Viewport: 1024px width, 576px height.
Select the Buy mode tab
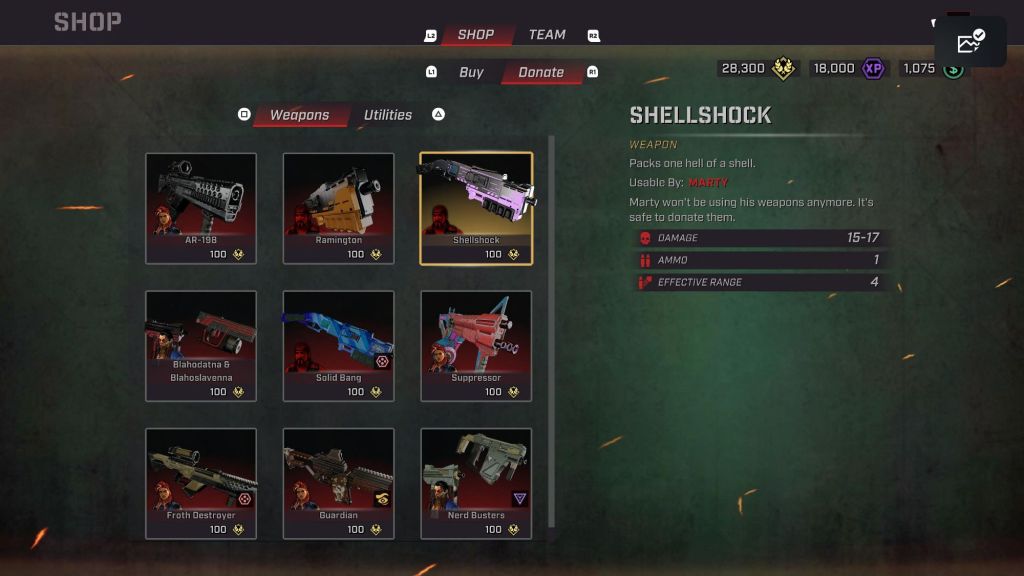point(471,72)
